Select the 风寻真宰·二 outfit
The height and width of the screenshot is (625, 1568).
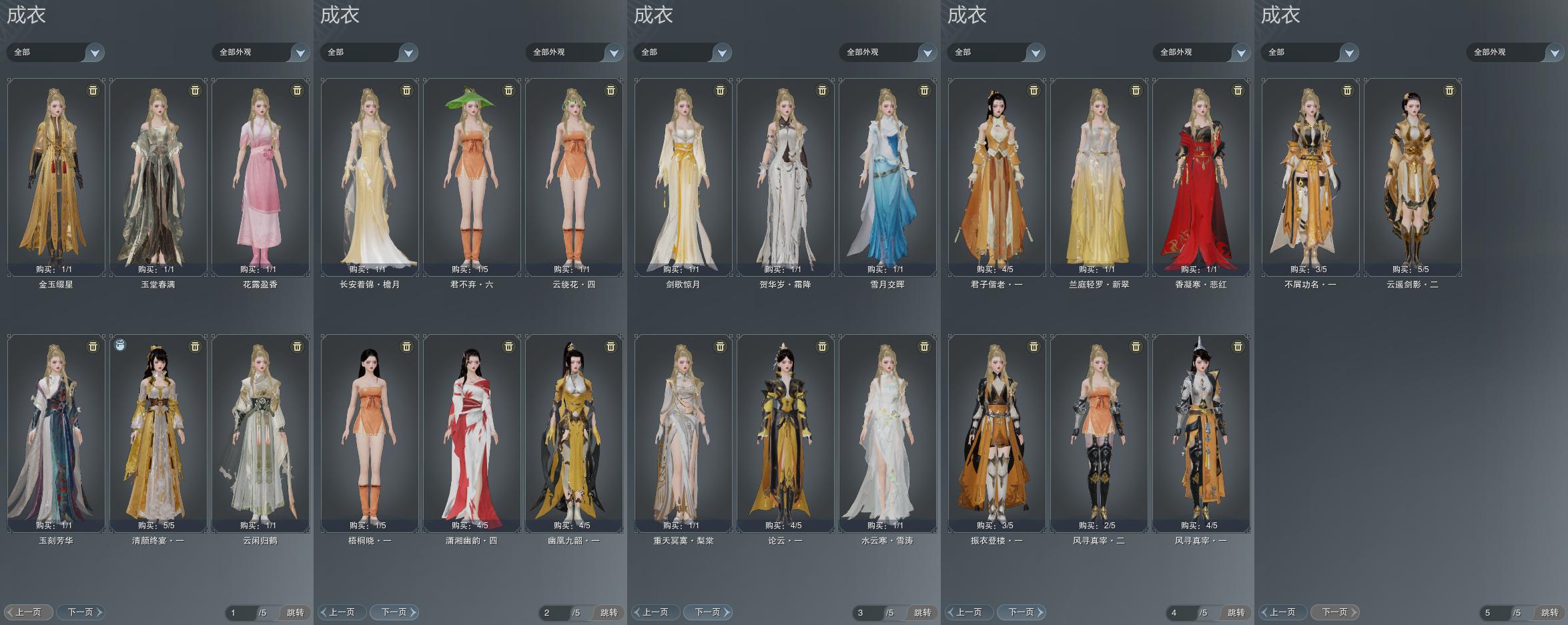pyautogui.click(x=1099, y=433)
